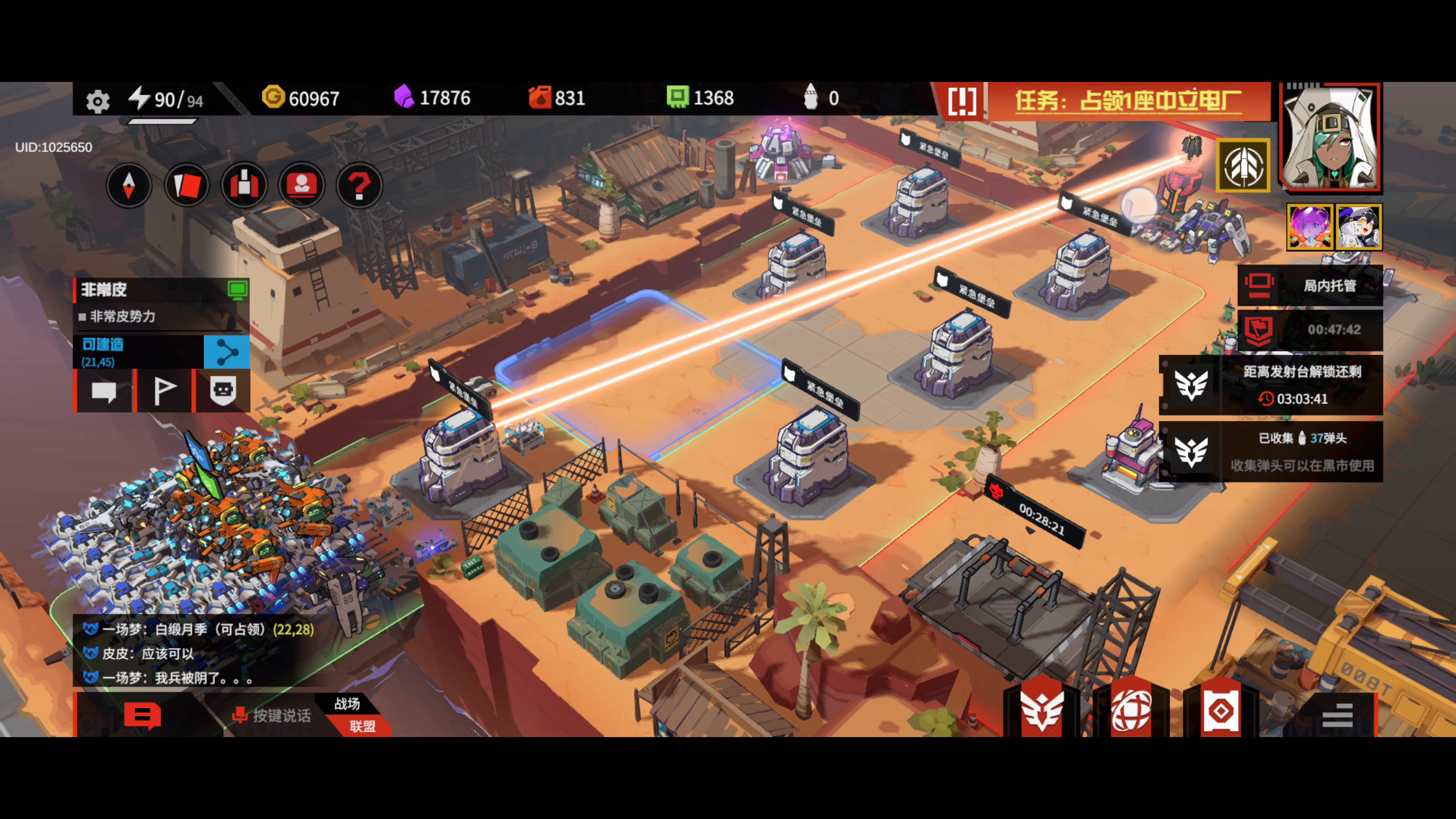Select the red building icon button
The width and height of the screenshot is (1456, 819).
point(244,185)
